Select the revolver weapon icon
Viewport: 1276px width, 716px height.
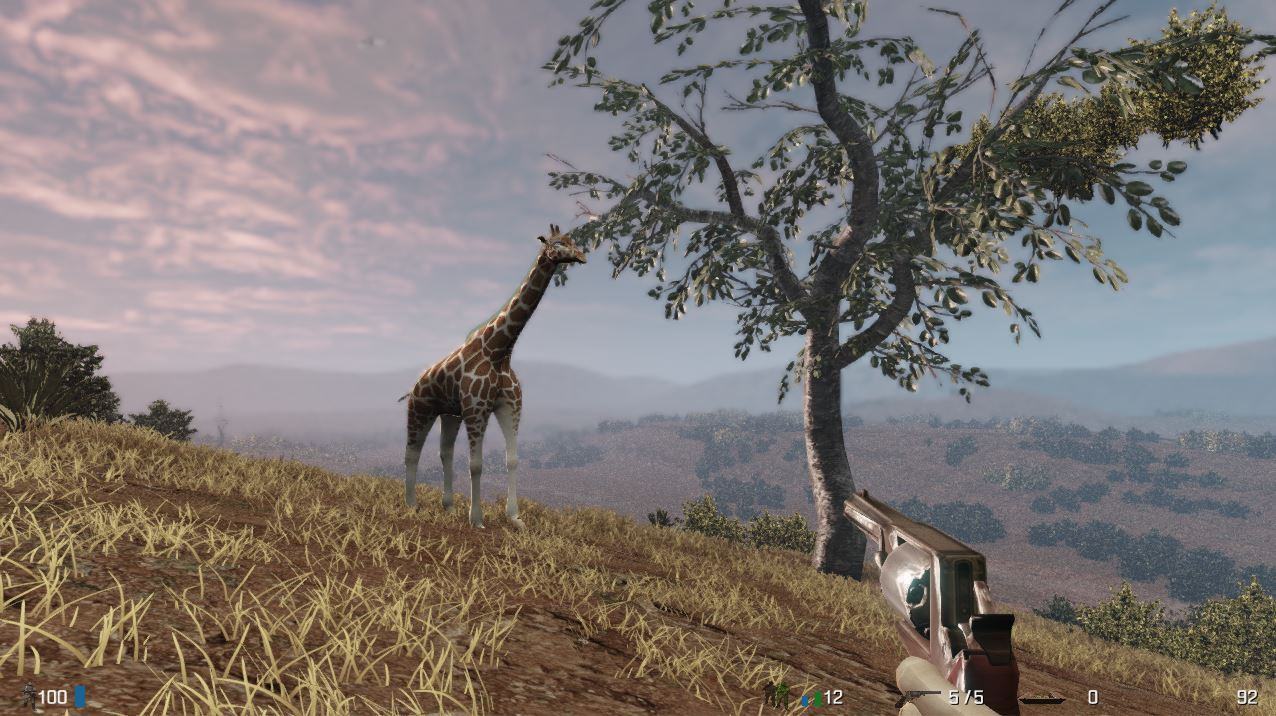click(x=918, y=697)
